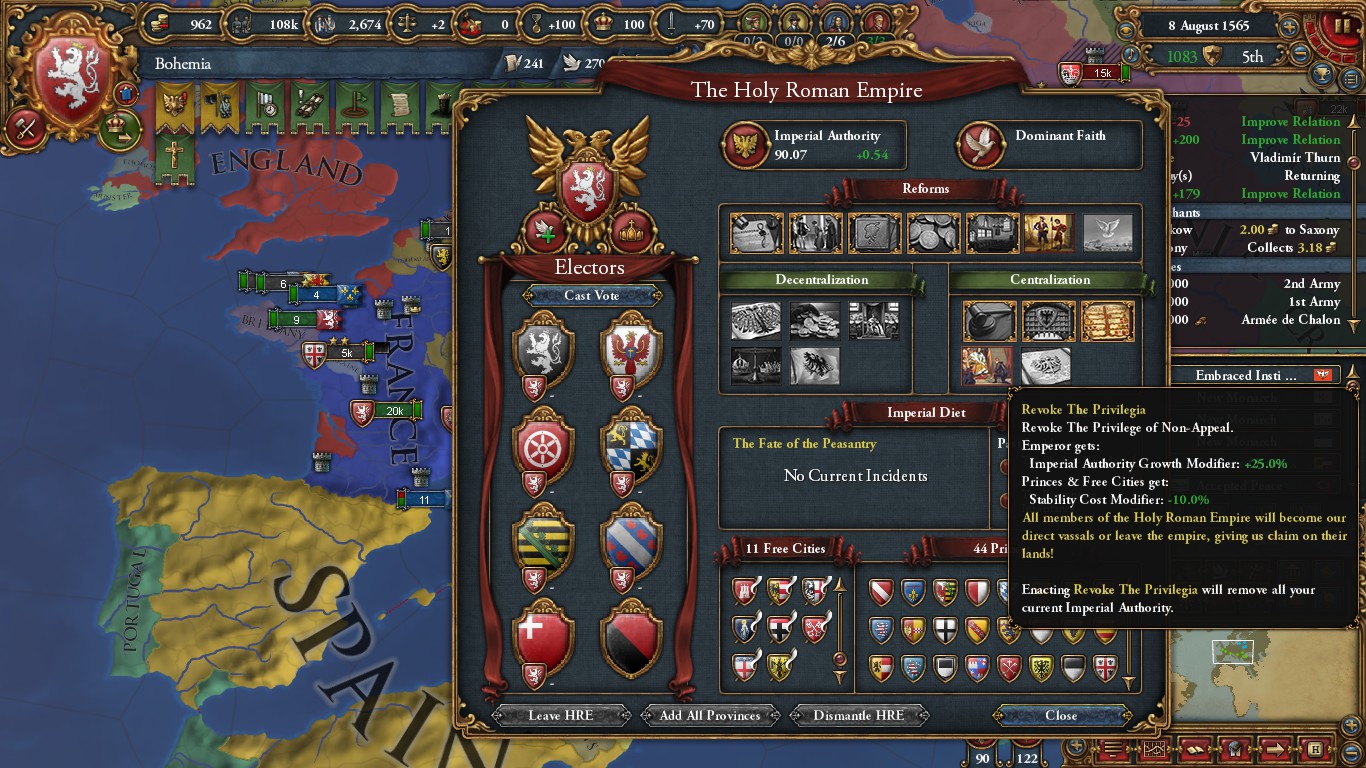
Task: Open the golden cross religion banner
Action: (x=174, y=155)
